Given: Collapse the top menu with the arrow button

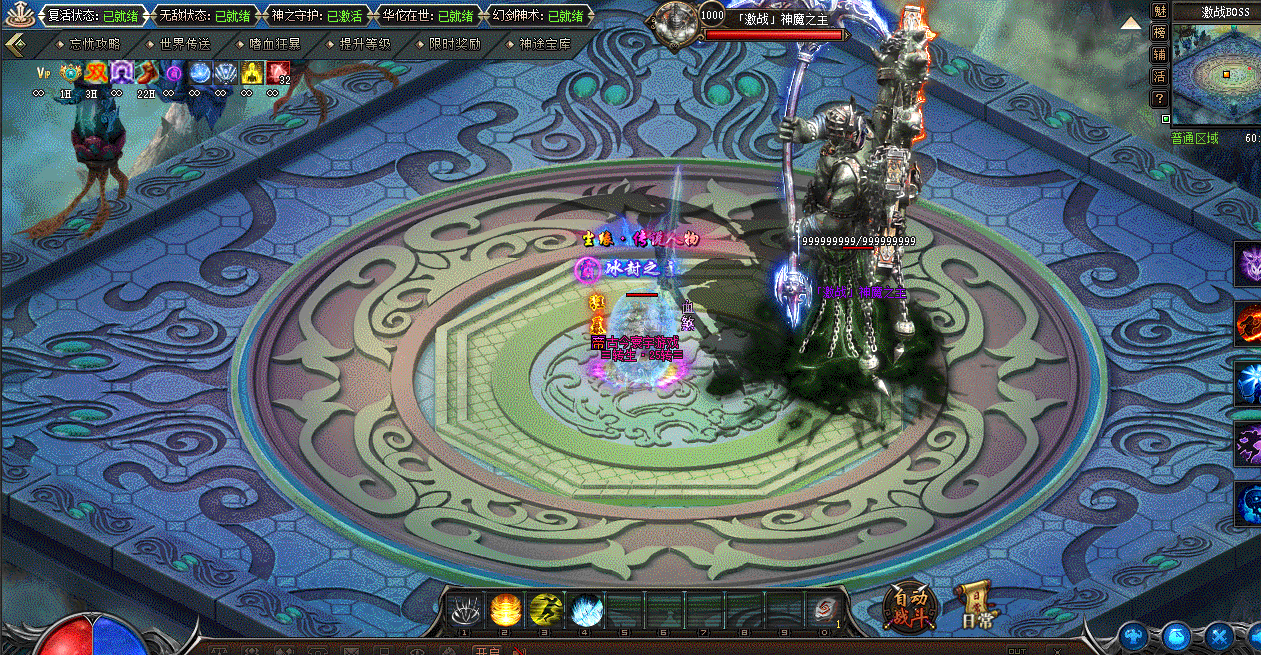Looking at the screenshot, I should 16,46.
